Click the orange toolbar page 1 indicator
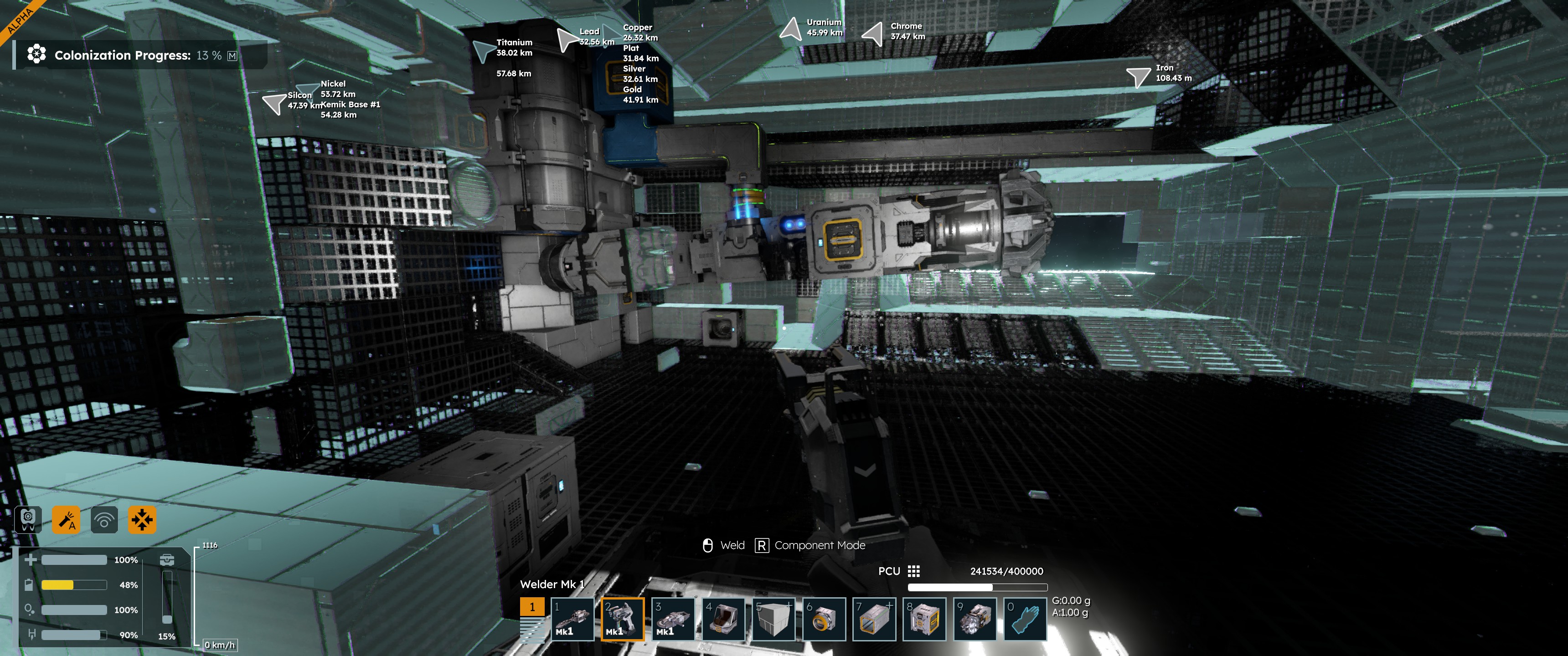 click(x=532, y=607)
